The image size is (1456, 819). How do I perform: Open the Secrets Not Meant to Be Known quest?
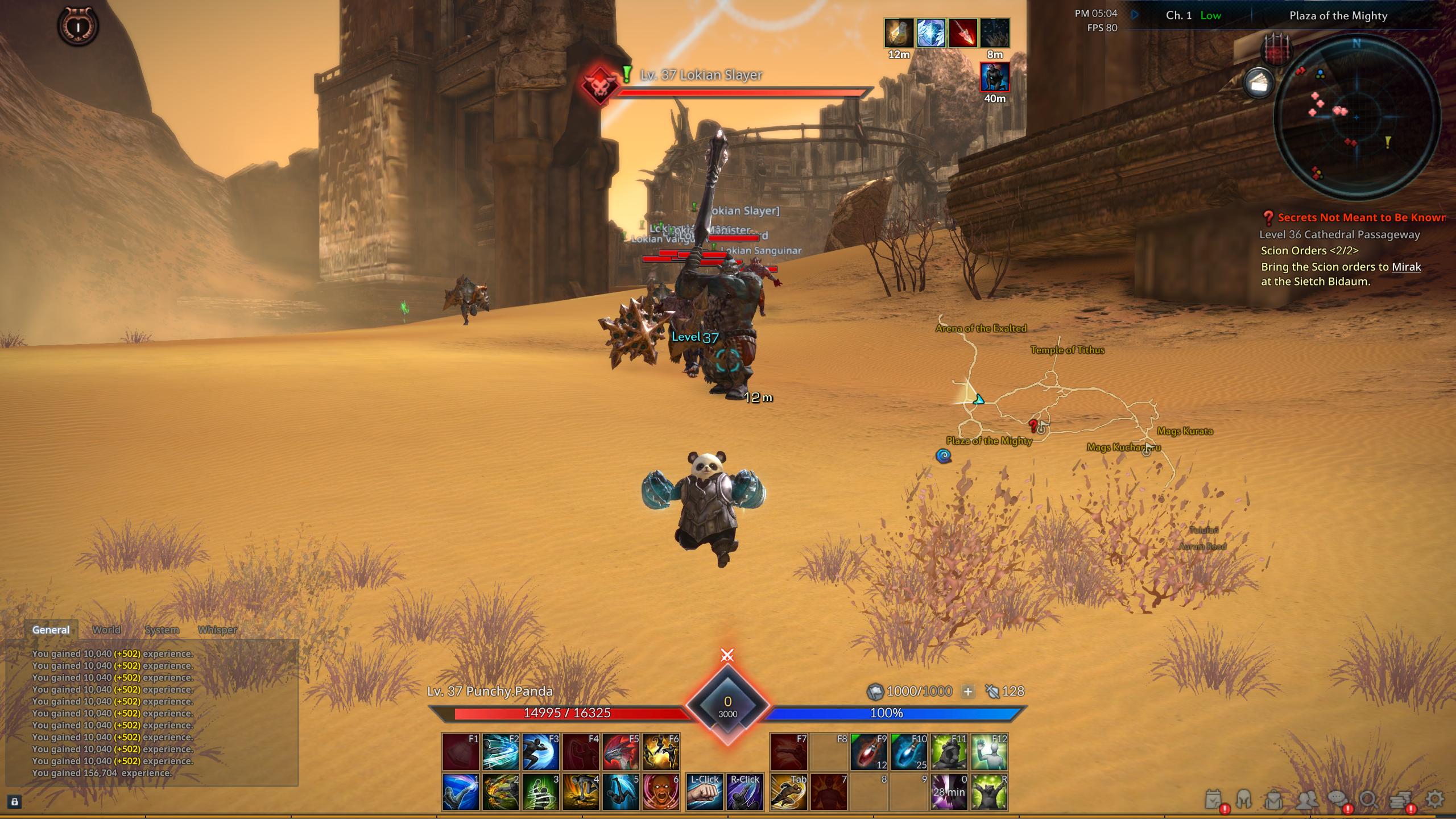click(1360, 217)
